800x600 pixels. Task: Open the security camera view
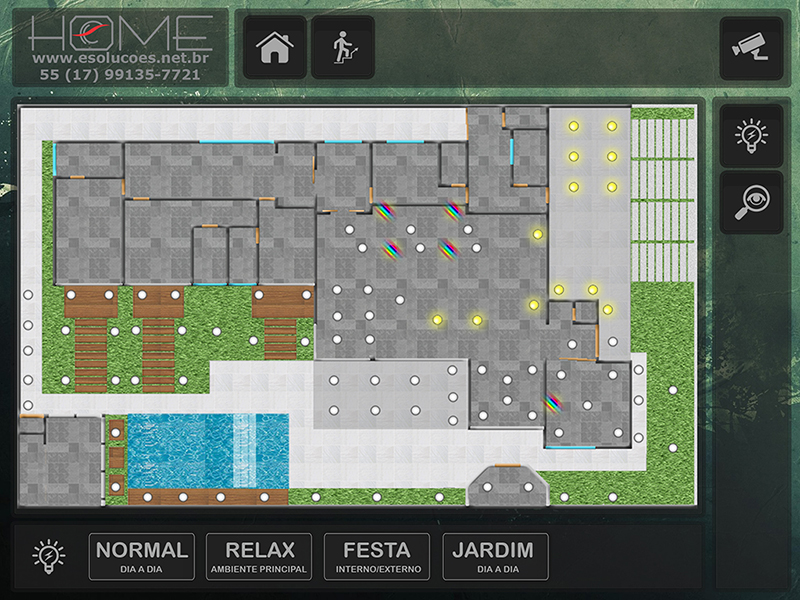pos(751,48)
